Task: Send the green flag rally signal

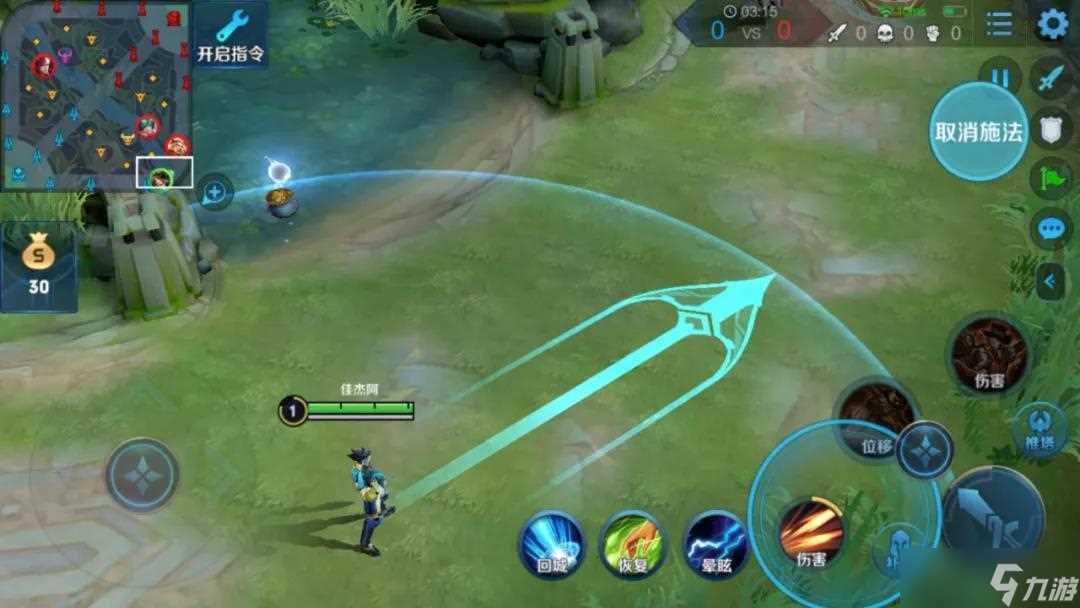Action: (1051, 178)
